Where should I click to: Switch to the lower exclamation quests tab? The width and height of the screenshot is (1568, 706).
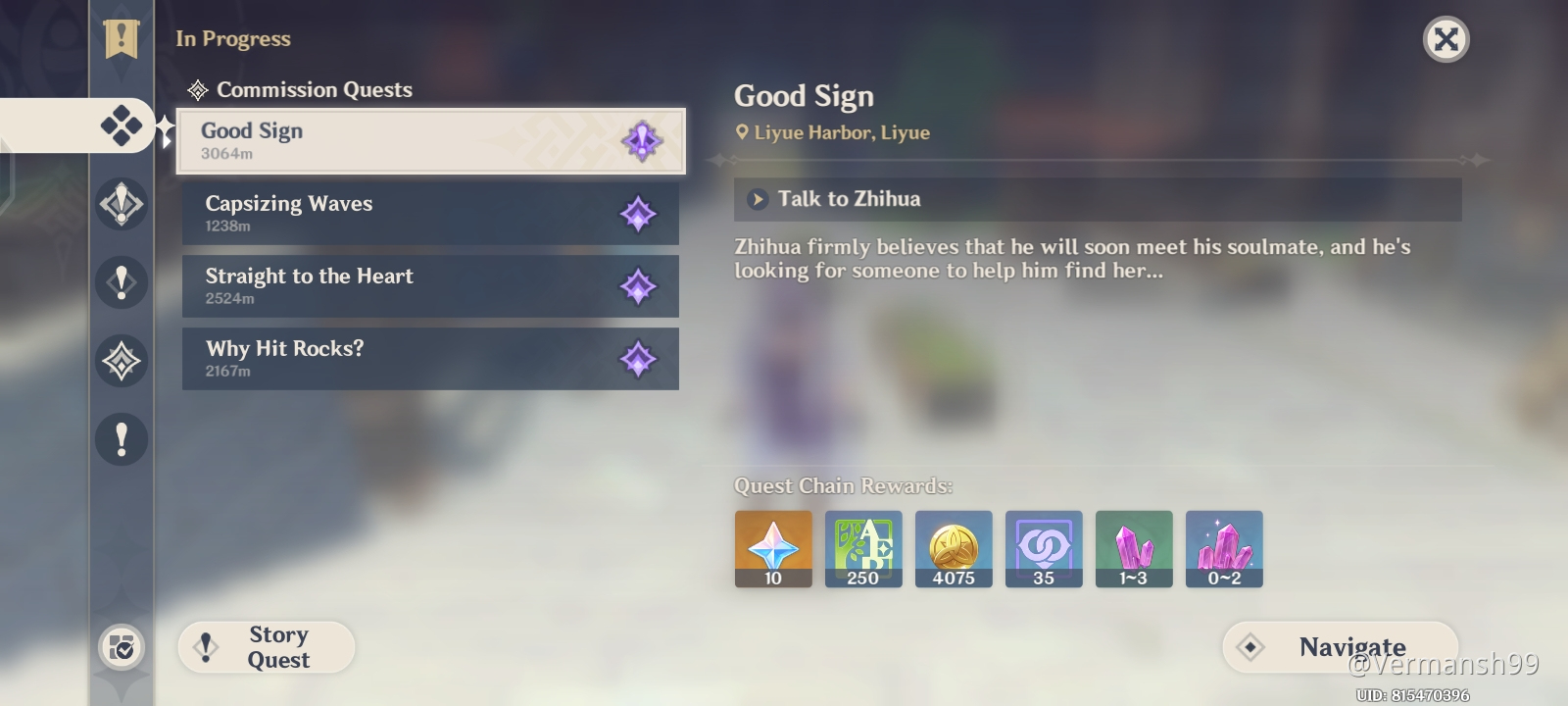pos(120,439)
